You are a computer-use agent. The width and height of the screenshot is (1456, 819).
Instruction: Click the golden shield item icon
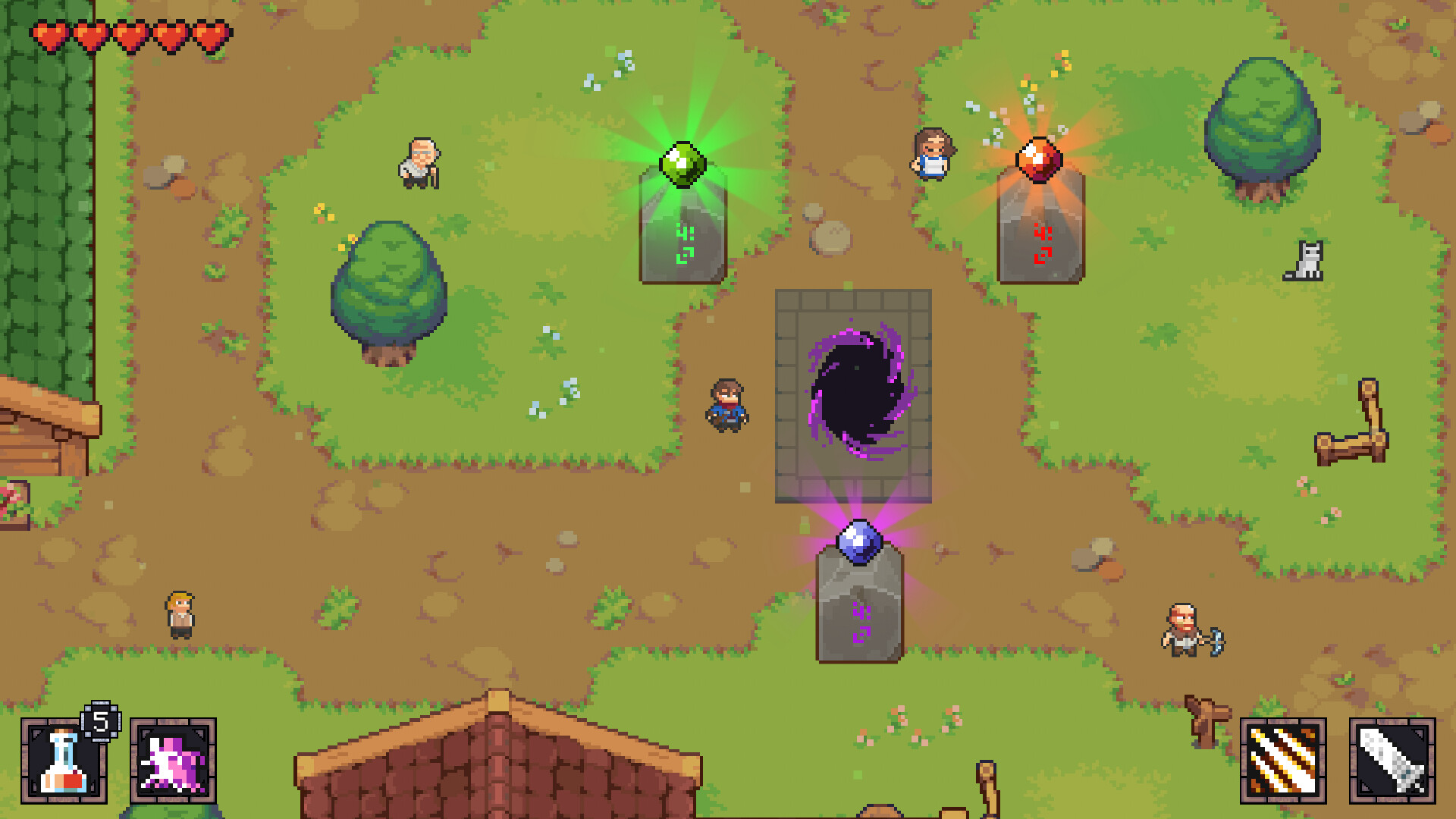tap(1283, 762)
